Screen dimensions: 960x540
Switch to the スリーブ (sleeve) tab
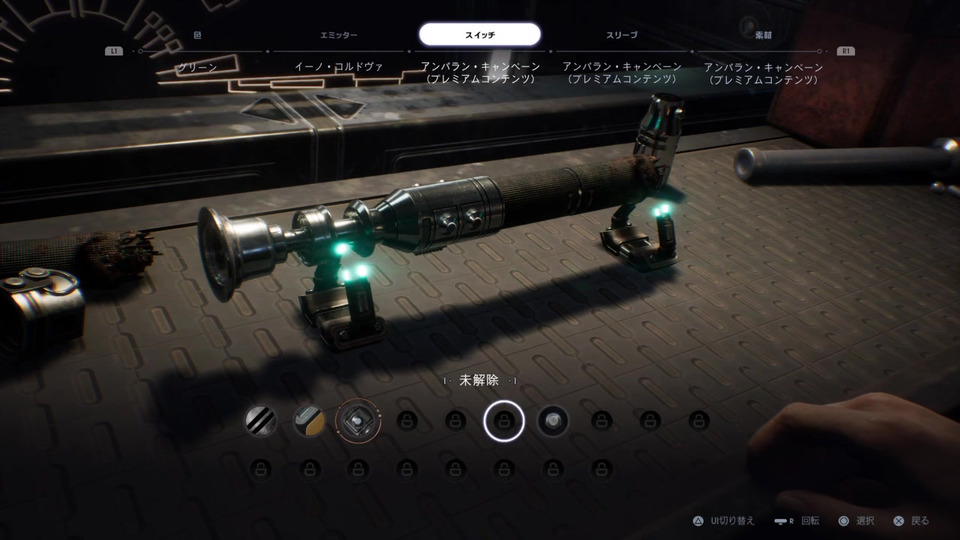622,35
